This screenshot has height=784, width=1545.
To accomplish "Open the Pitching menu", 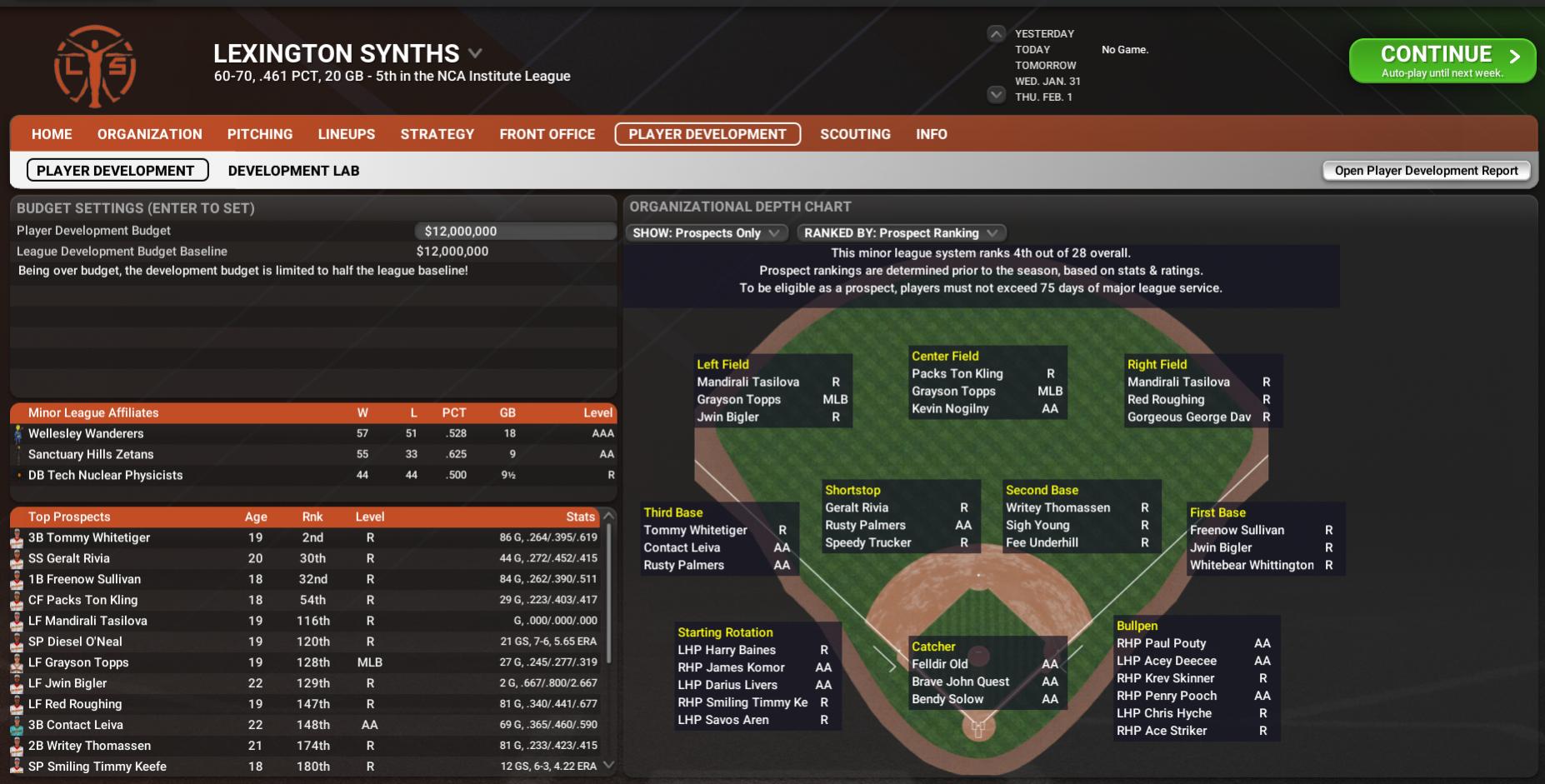I will 260,134.
